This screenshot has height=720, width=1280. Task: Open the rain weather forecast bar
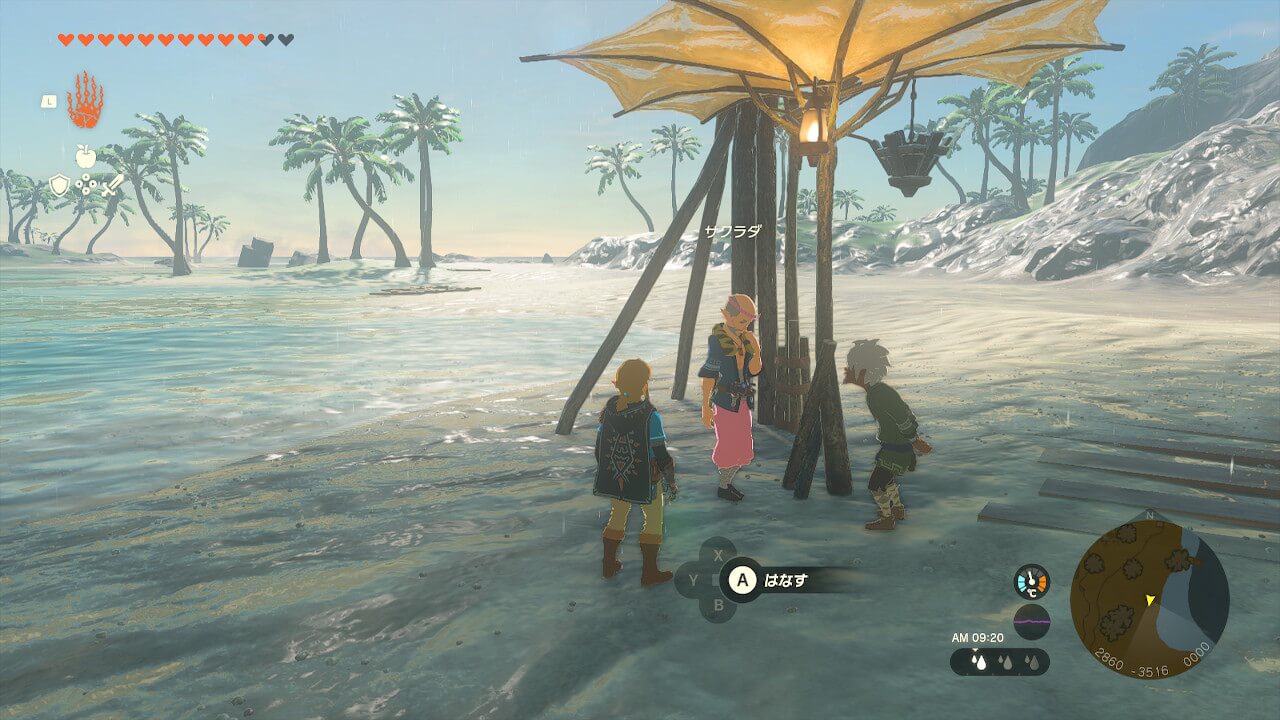pyautogui.click(x=999, y=662)
